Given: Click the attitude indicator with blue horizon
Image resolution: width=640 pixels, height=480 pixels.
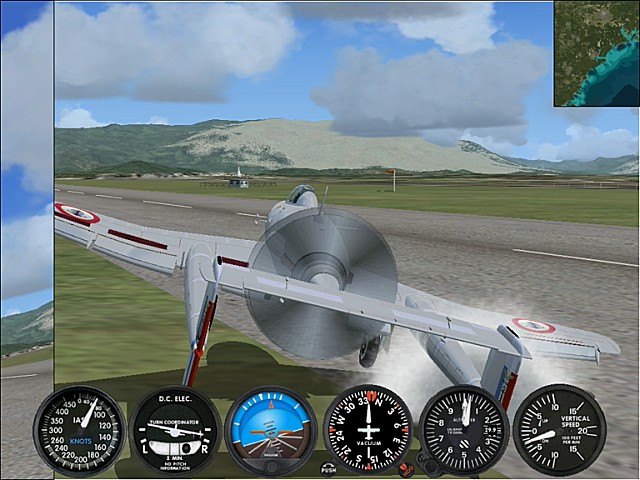Looking at the screenshot, I should [x=271, y=431].
